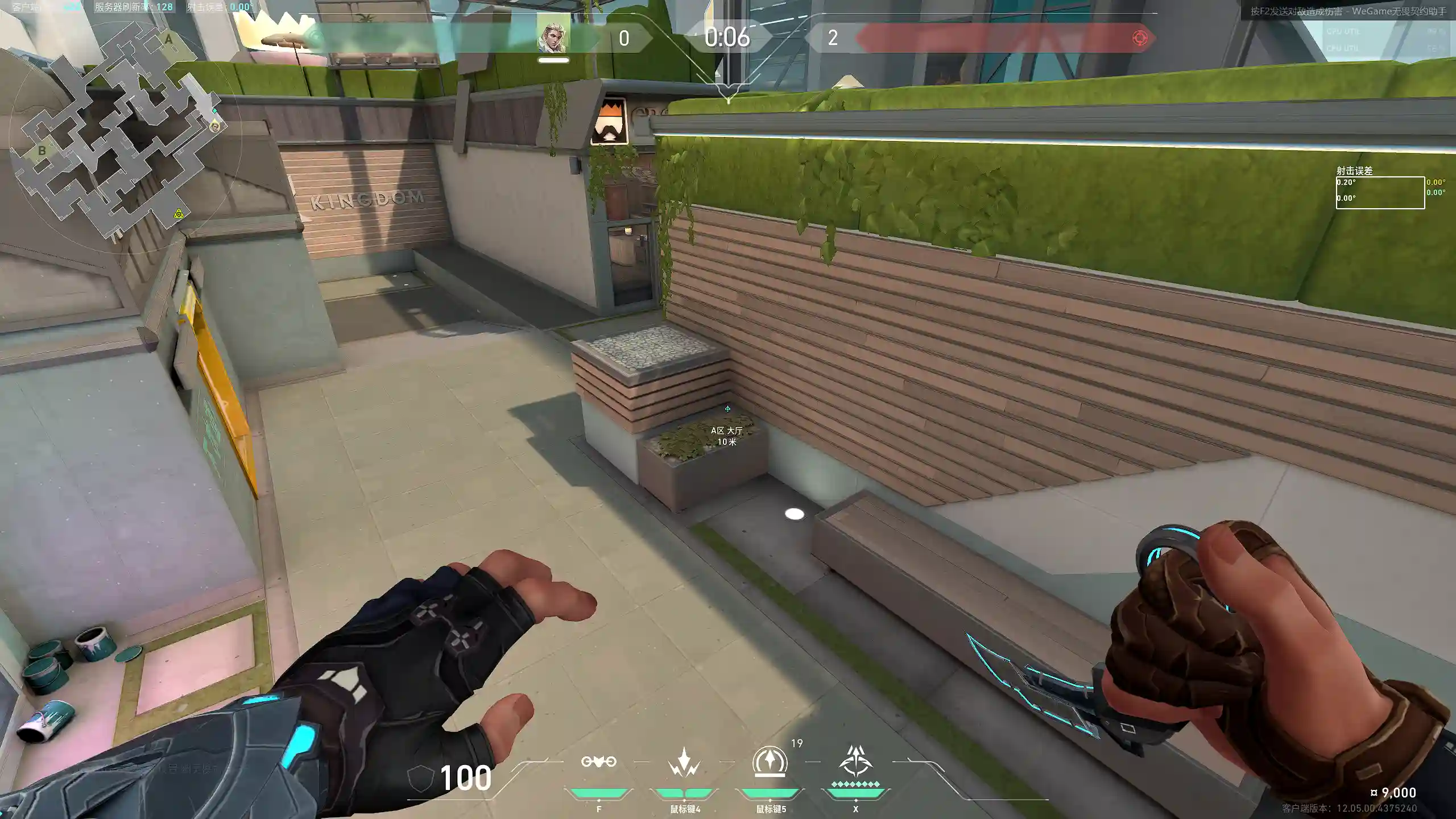Click the red spike icon on enemy bar
Screen dimensions: 1456x819
click(1139, 38)
